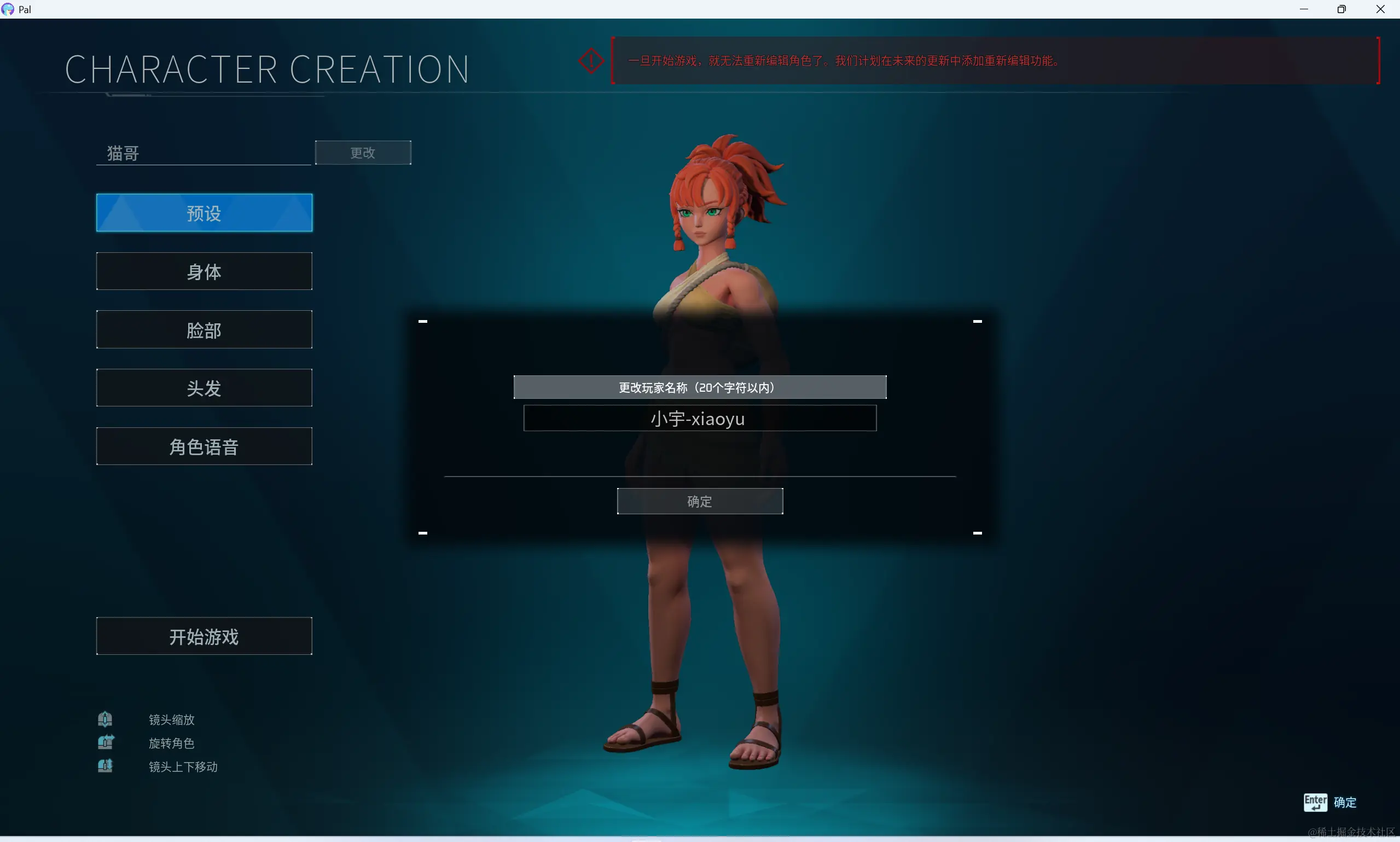This screenshot has height=842, width=1400.
Task: Click the restore window button in title bar
Action: [x=1341, y=9]
